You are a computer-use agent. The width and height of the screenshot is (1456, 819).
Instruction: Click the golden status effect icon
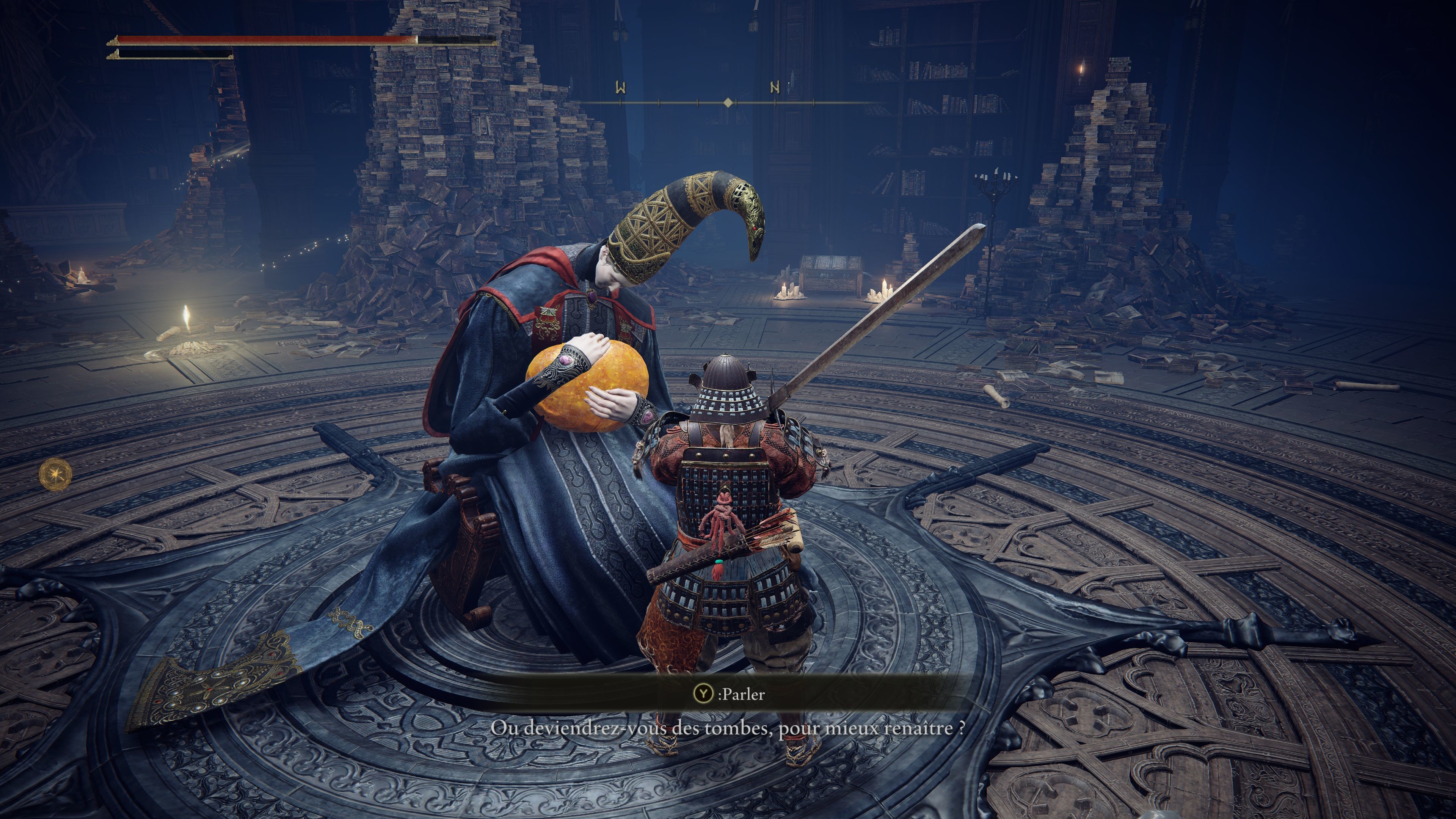[x=56, y=474]
